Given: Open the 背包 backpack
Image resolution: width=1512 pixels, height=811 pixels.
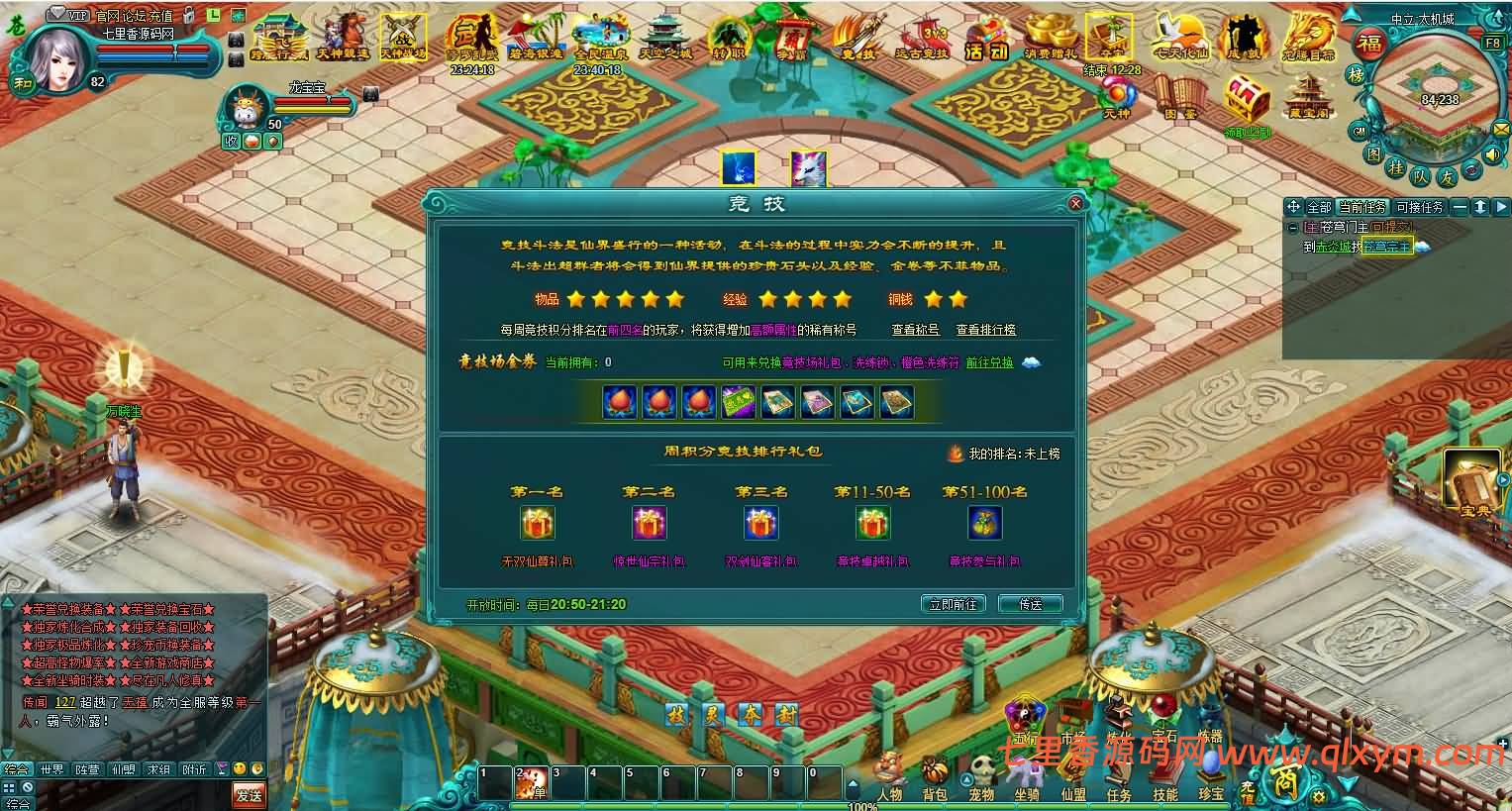Looking at the screenshot, I should (934, 775).
